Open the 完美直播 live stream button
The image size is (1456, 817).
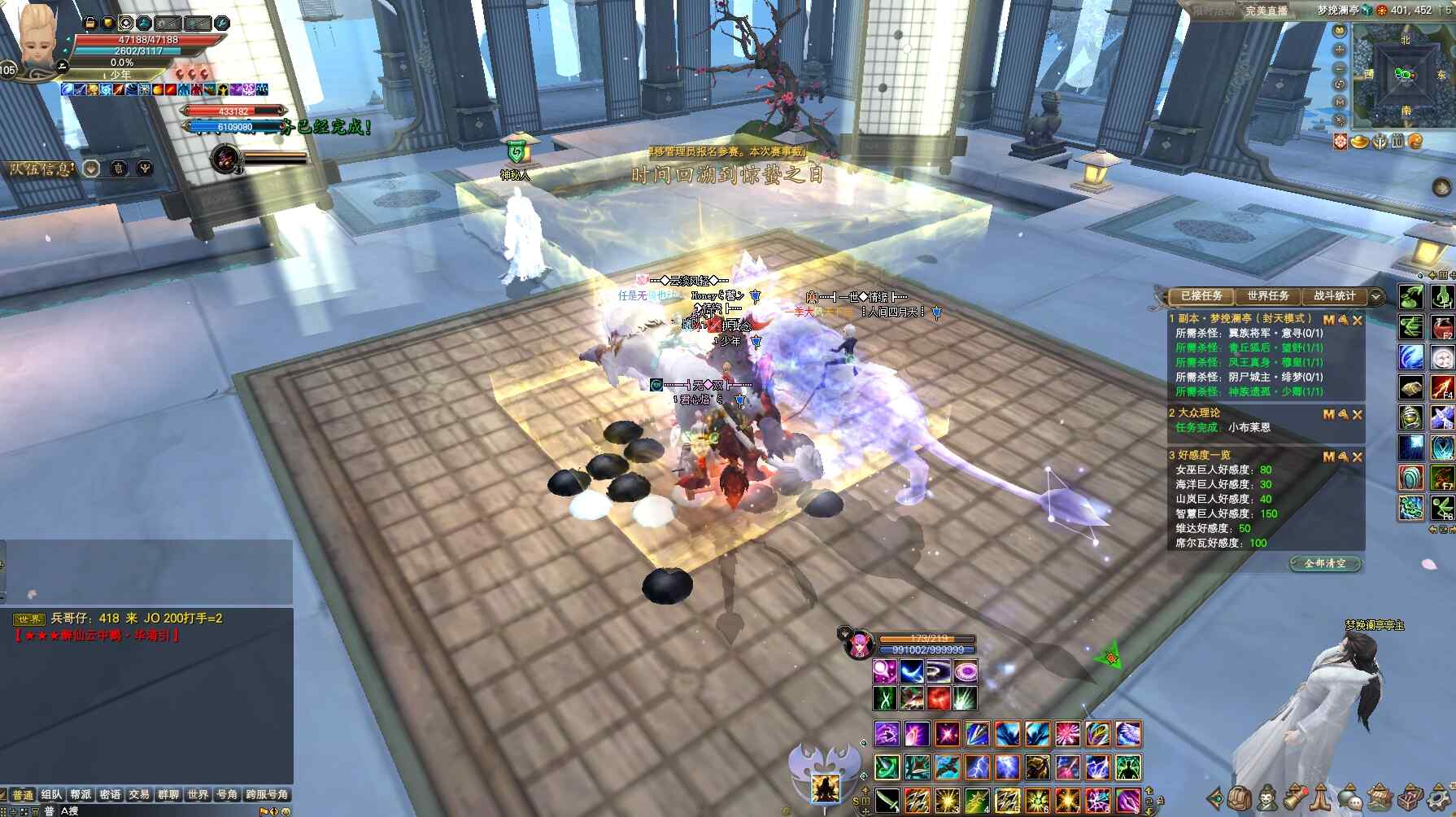pyautogui.click(x=1266, y=11)
